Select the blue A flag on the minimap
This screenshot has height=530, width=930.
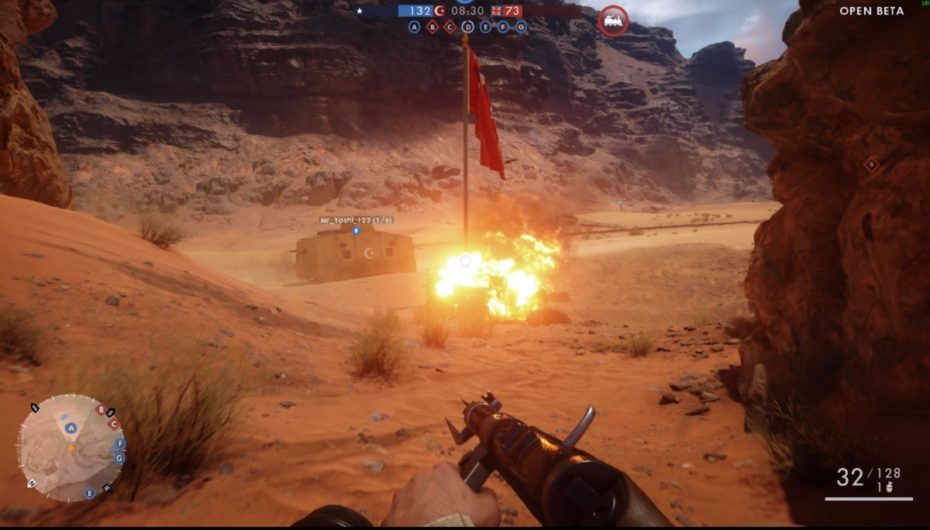[71, 428]
